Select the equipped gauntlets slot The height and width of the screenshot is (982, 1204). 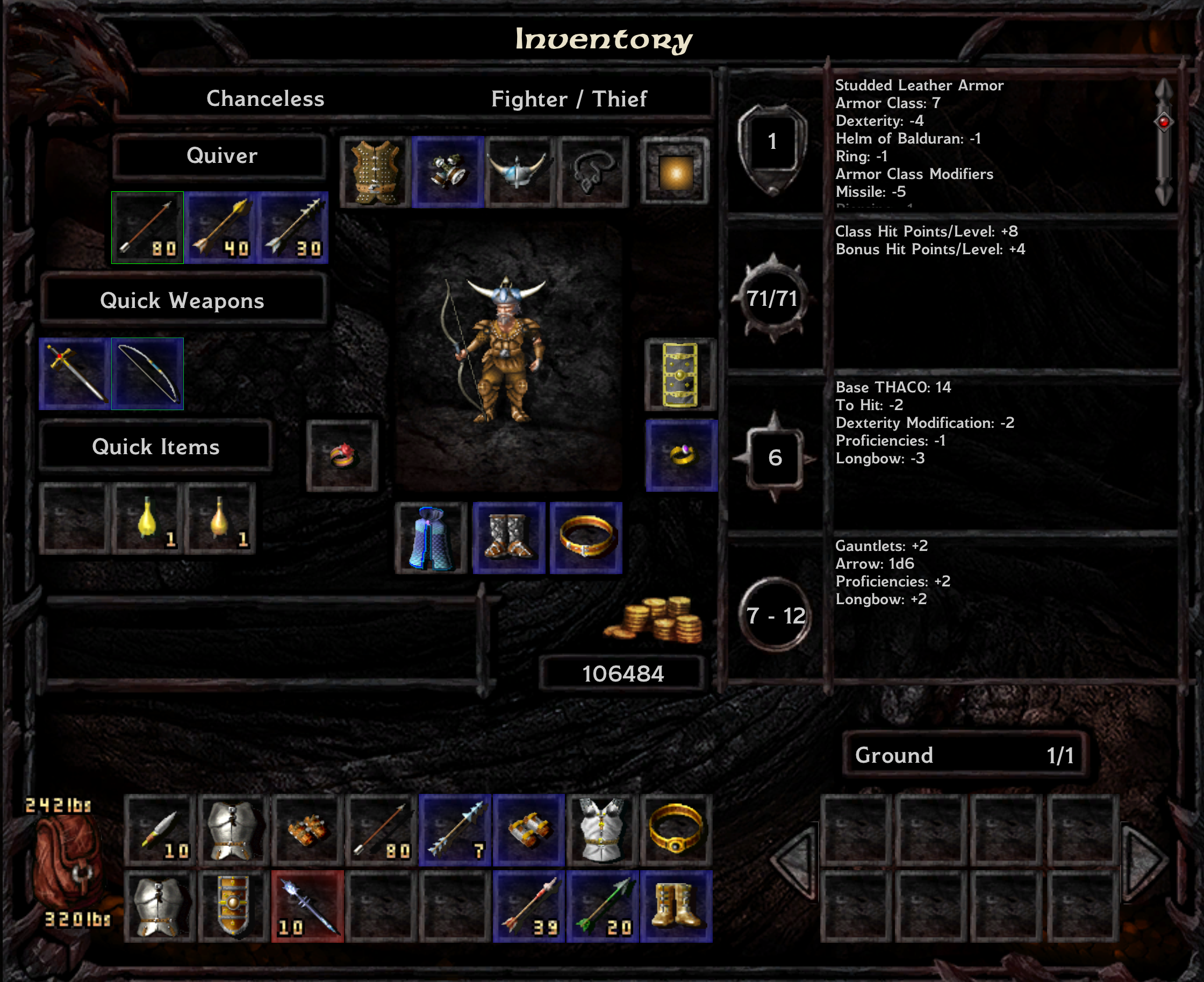[447, 172]
